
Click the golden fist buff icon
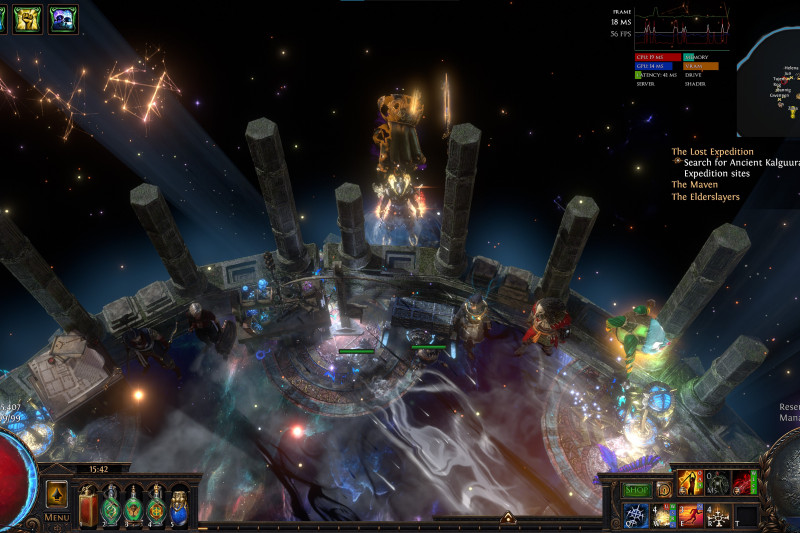(x=28, y=19)
